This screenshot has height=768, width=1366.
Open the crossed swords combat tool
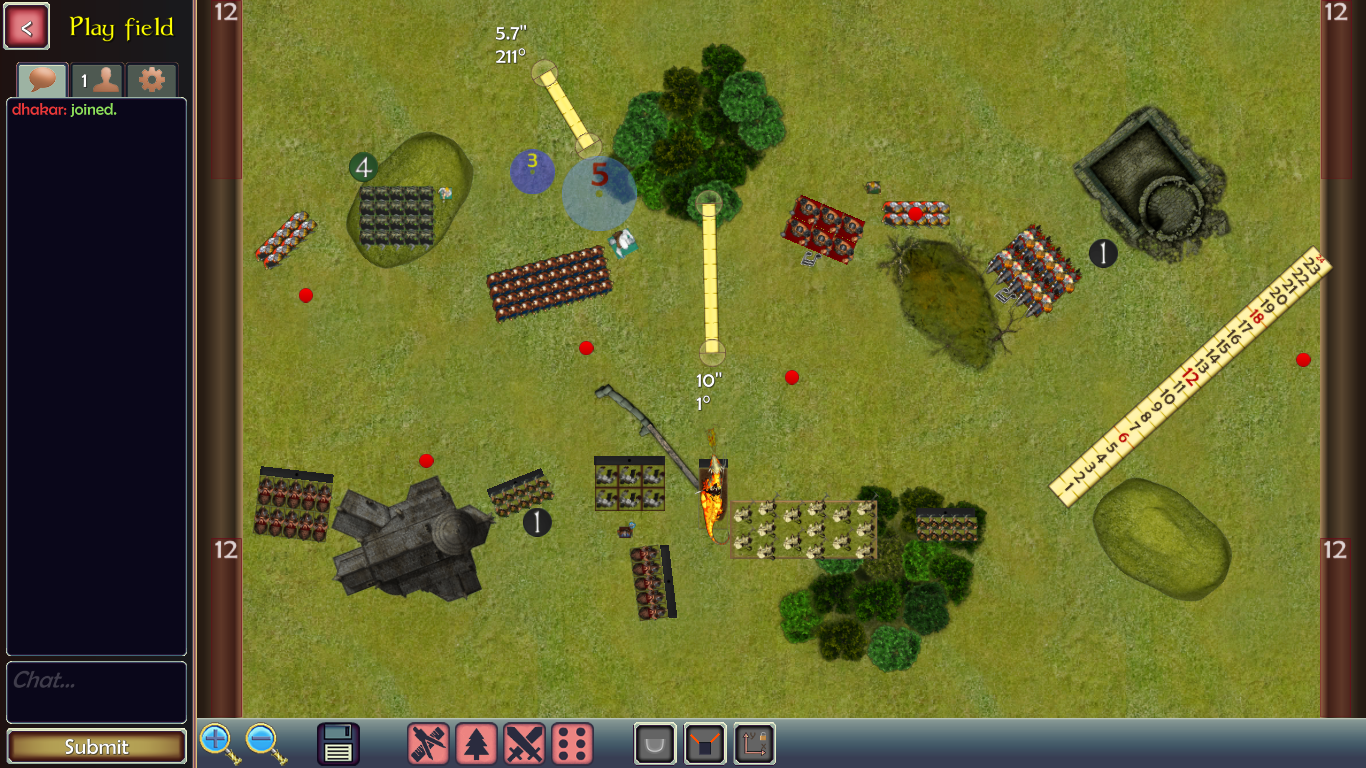(524, 744)
